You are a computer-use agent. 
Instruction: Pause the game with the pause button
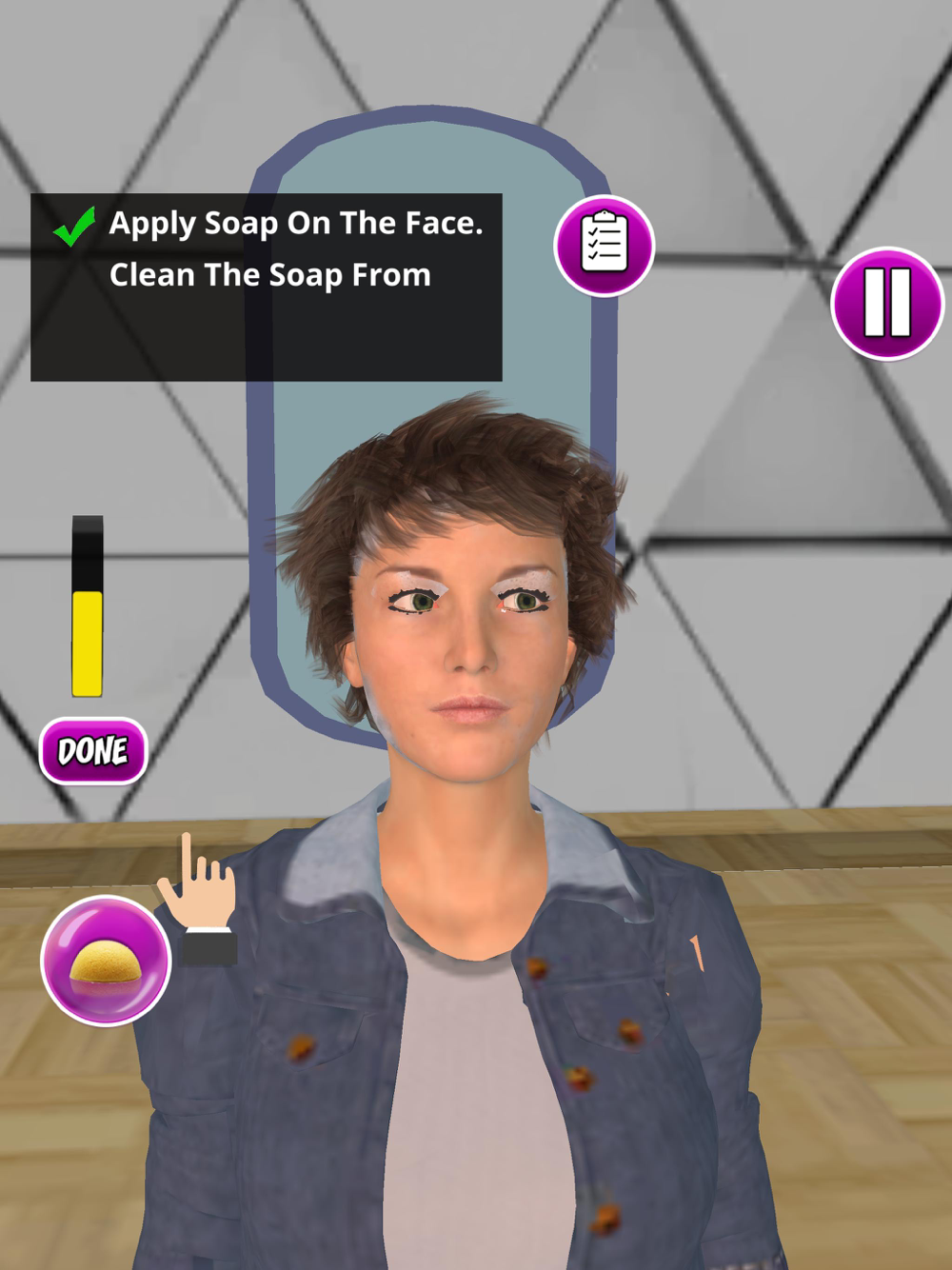point(886,304)
